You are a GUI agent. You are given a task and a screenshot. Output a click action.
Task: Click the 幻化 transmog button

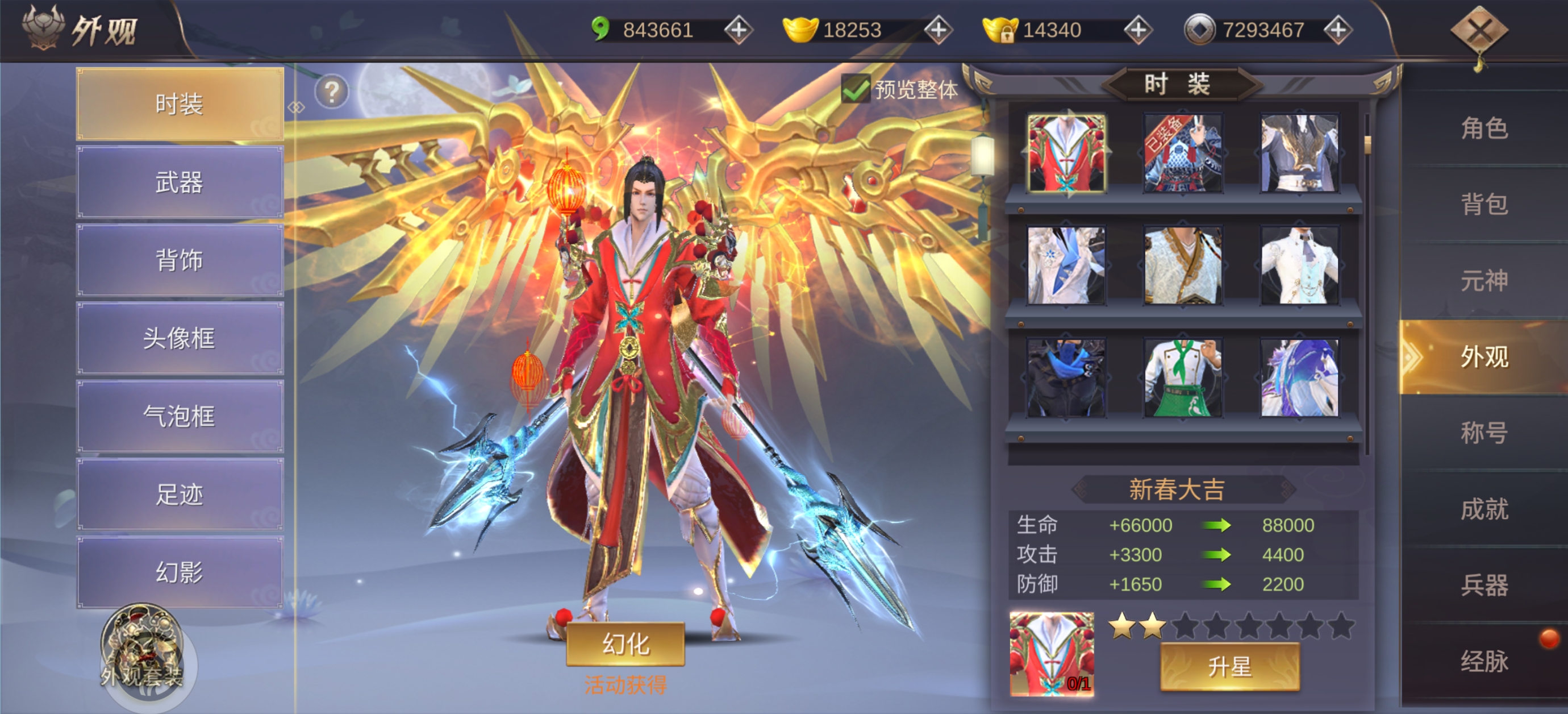tap(625, 644)
